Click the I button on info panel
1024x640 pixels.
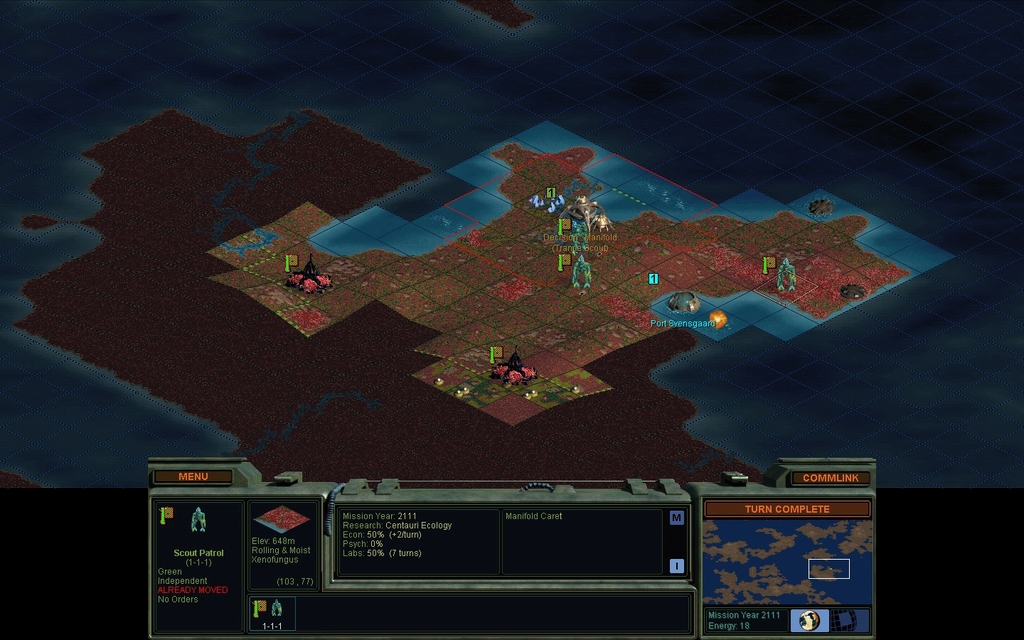pos(676,566)
